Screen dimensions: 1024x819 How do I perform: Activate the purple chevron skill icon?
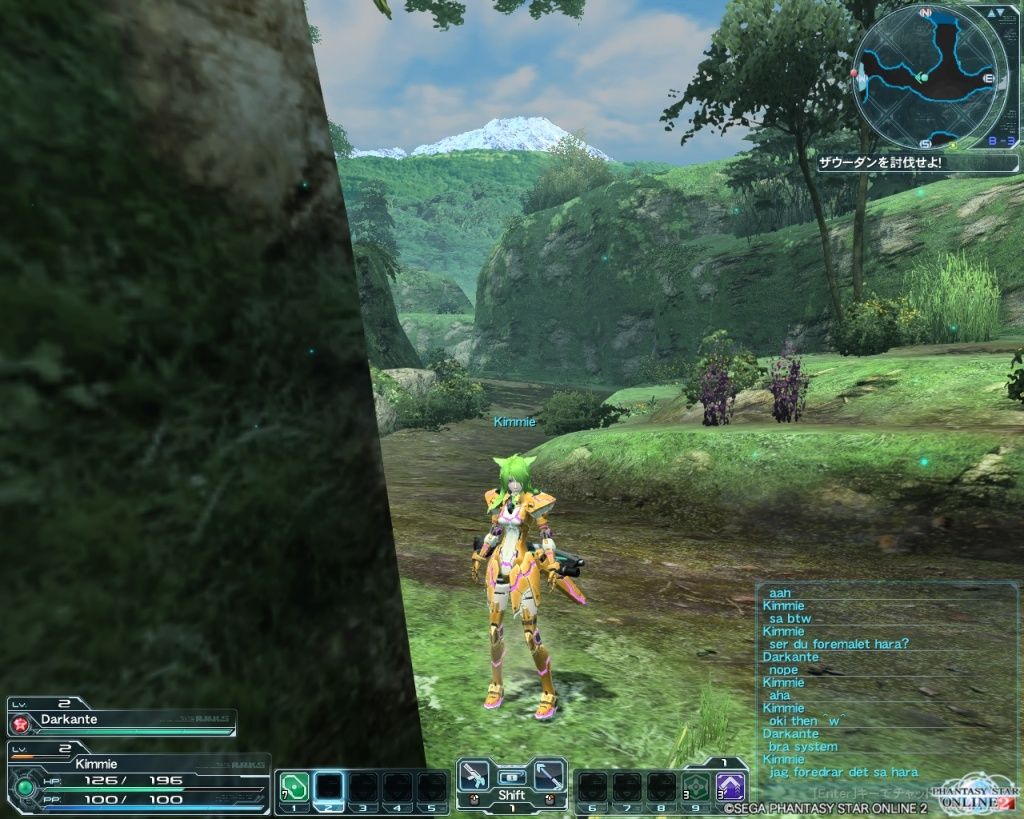[x=731, y=787]
